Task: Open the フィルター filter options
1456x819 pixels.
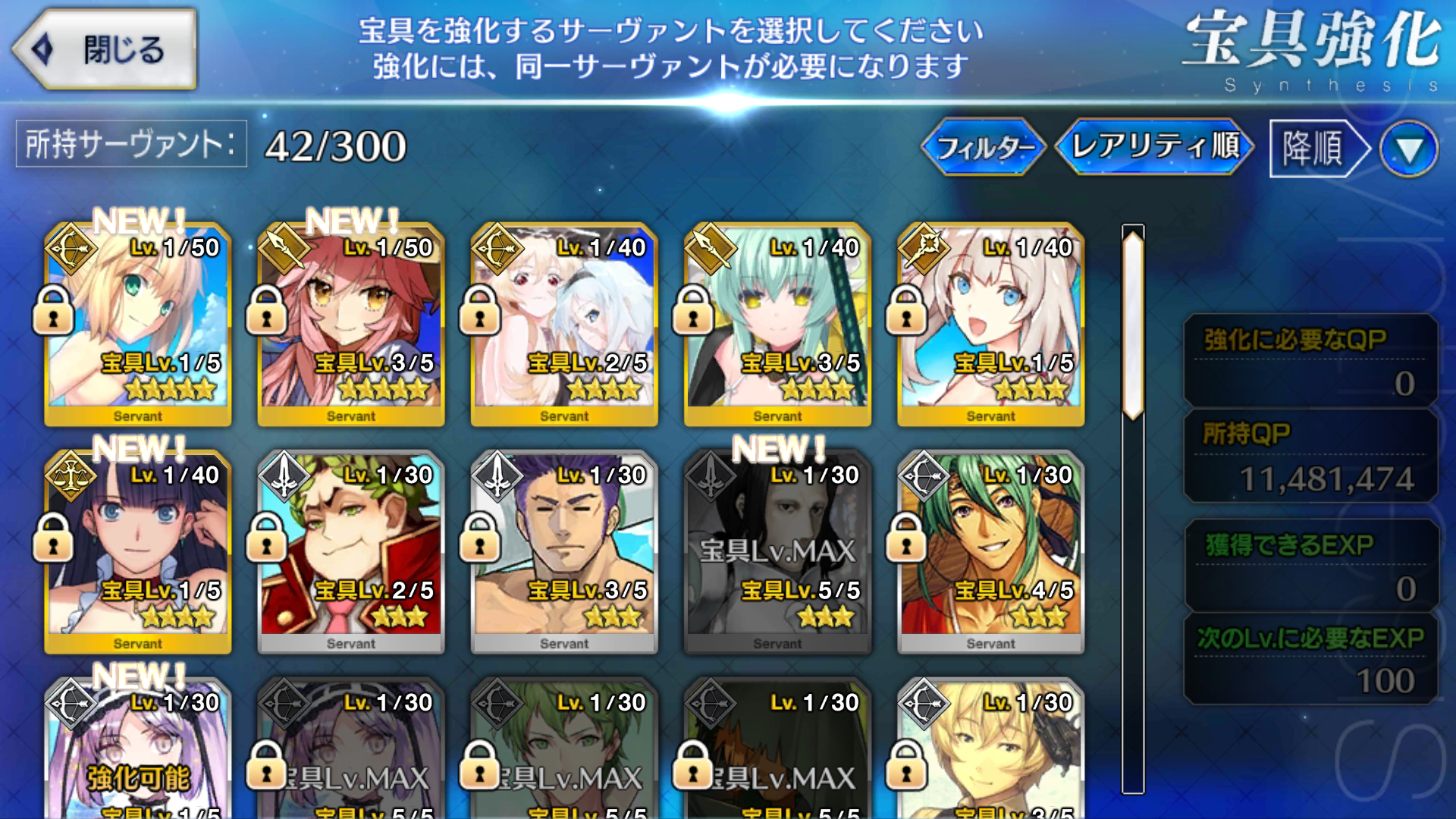Action: (x=984, y=146)
